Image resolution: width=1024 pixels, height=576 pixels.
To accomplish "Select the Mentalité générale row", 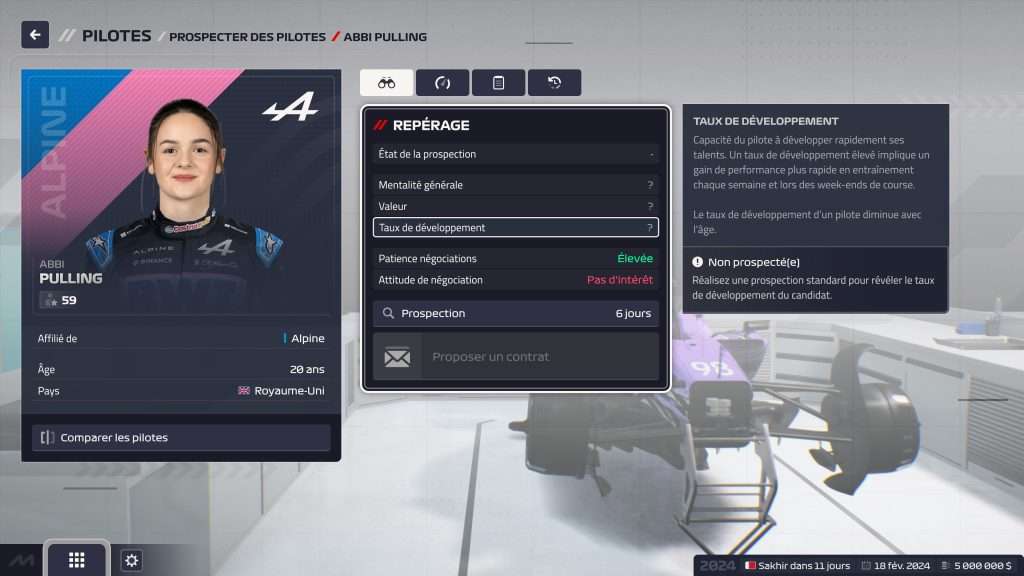I will click(515, 185).
